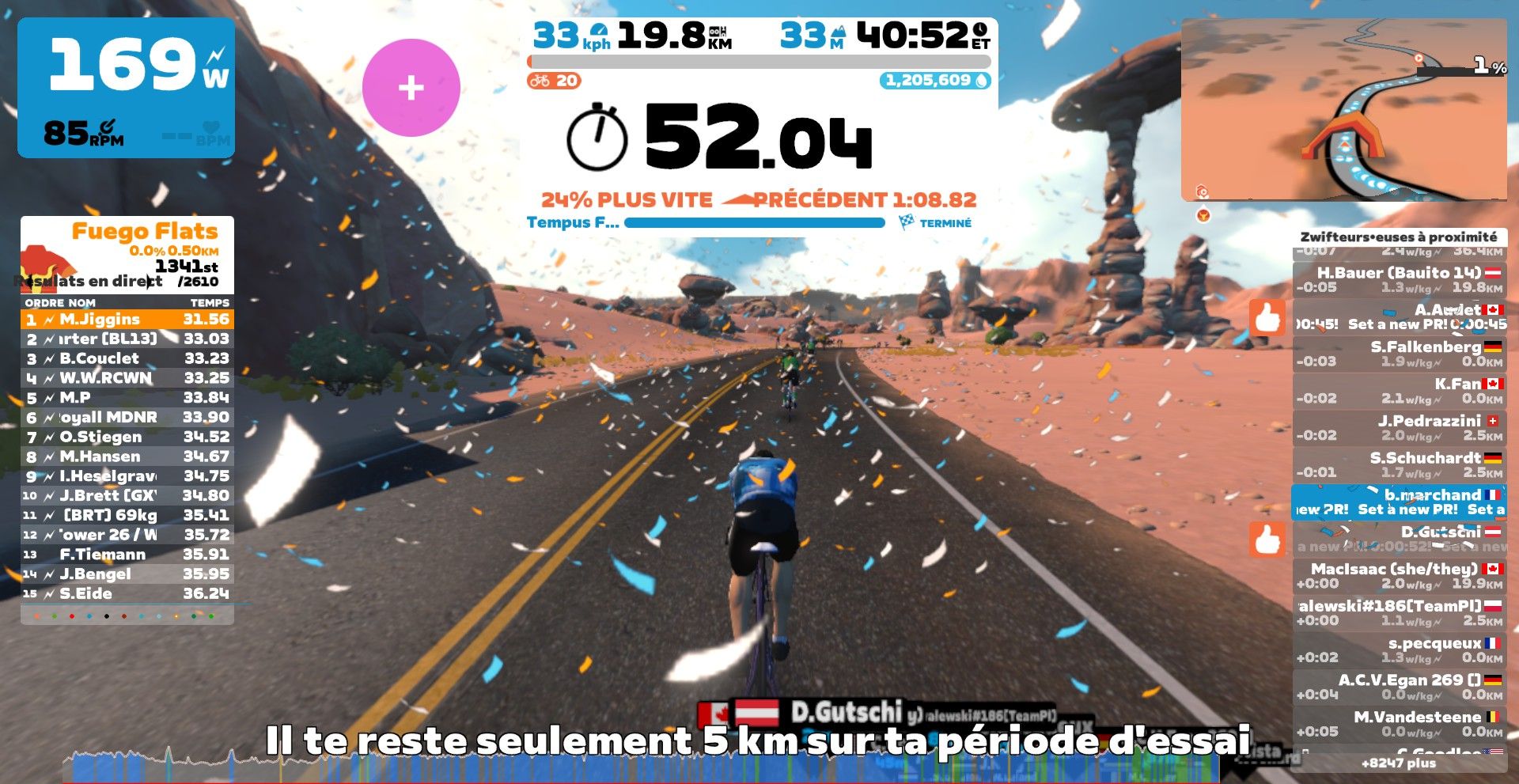The image size is (1519, 784).
Task: Click the elevation mountain icon beside 33M
Action: (841, 35)
